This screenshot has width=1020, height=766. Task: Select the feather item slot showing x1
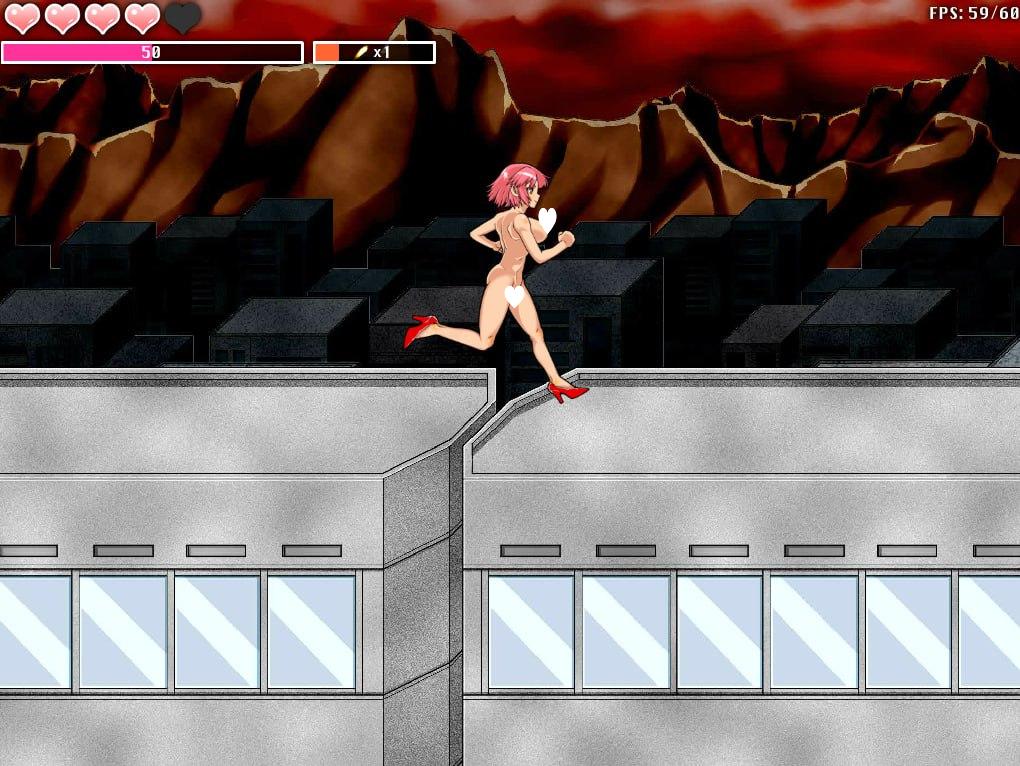(x=374, y=52)
